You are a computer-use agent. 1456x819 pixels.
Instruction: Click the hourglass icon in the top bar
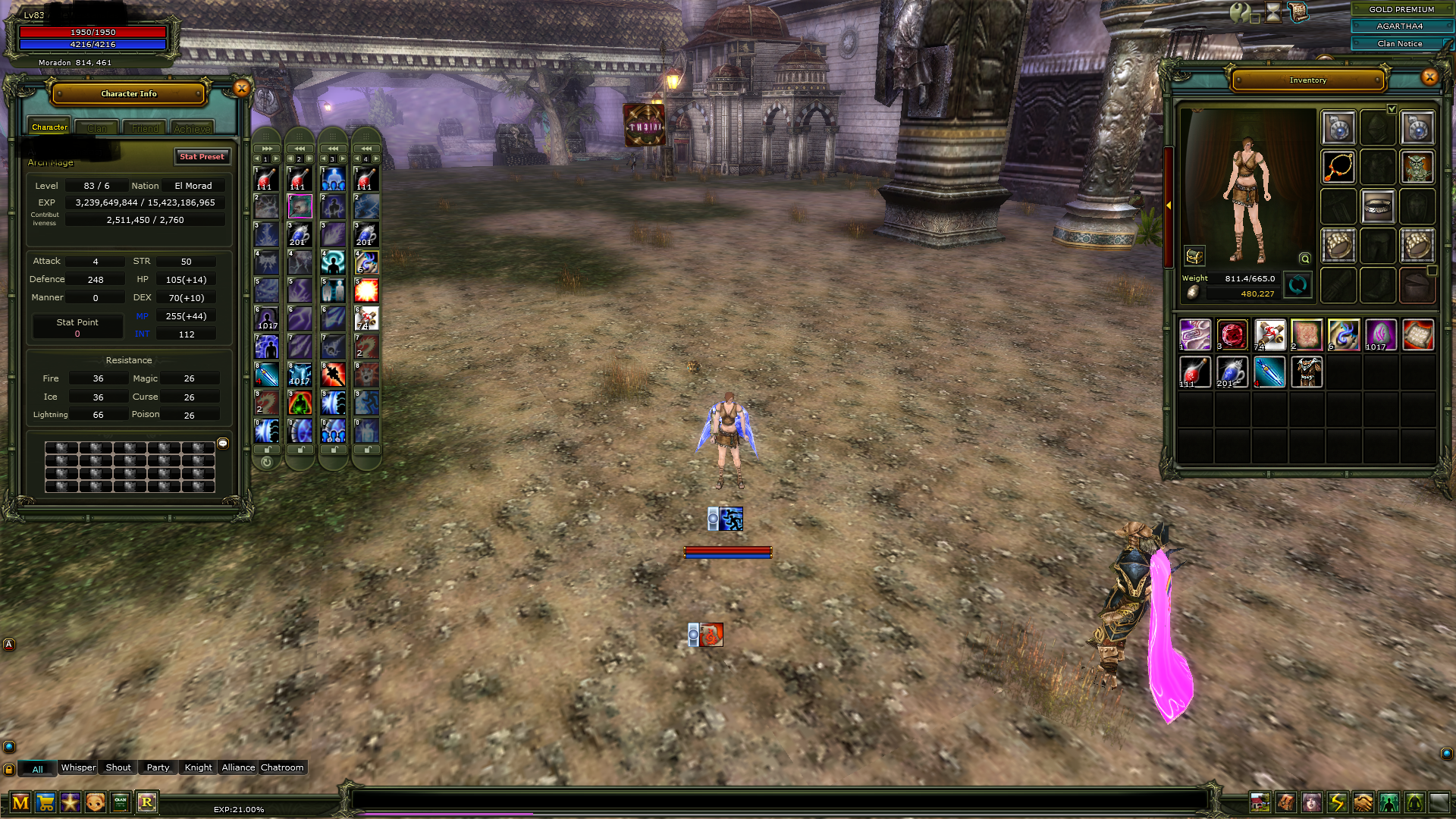click(x=1273, y=12)
